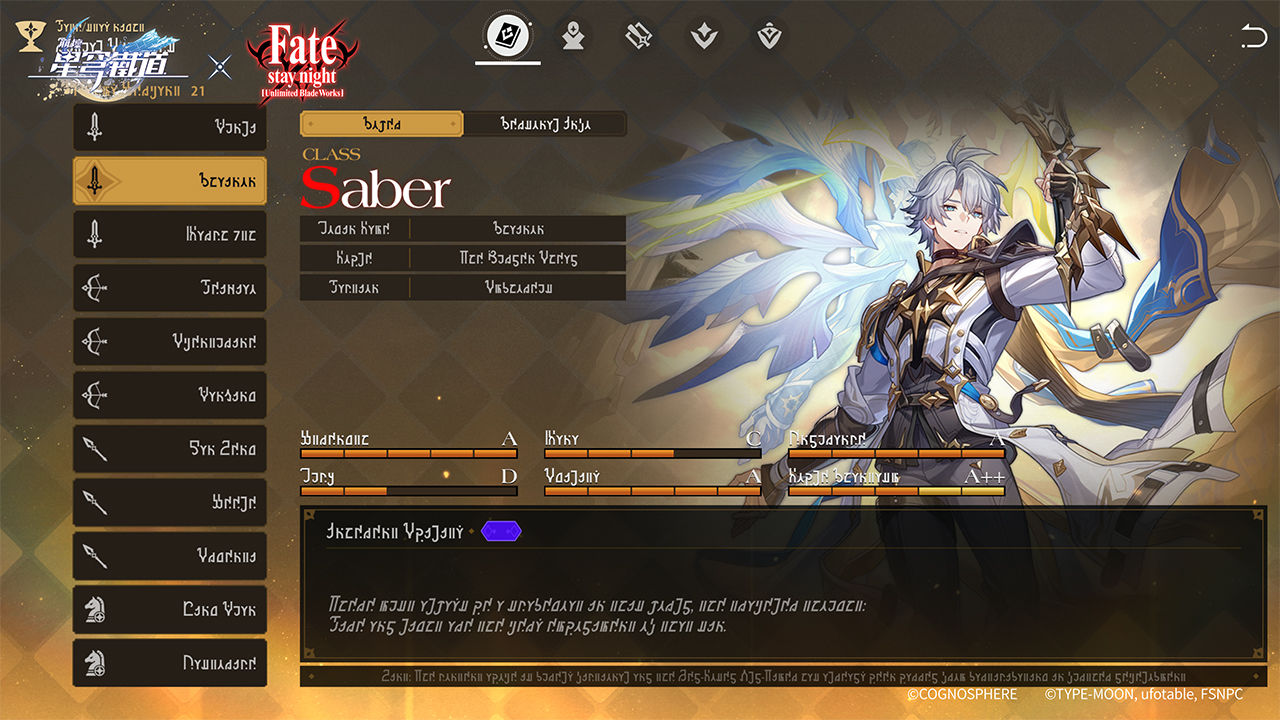The height and width of the screenshot is (720, 1280).
Task: Choose the sword-class entry with a two-word name
Action: (170, 235)
